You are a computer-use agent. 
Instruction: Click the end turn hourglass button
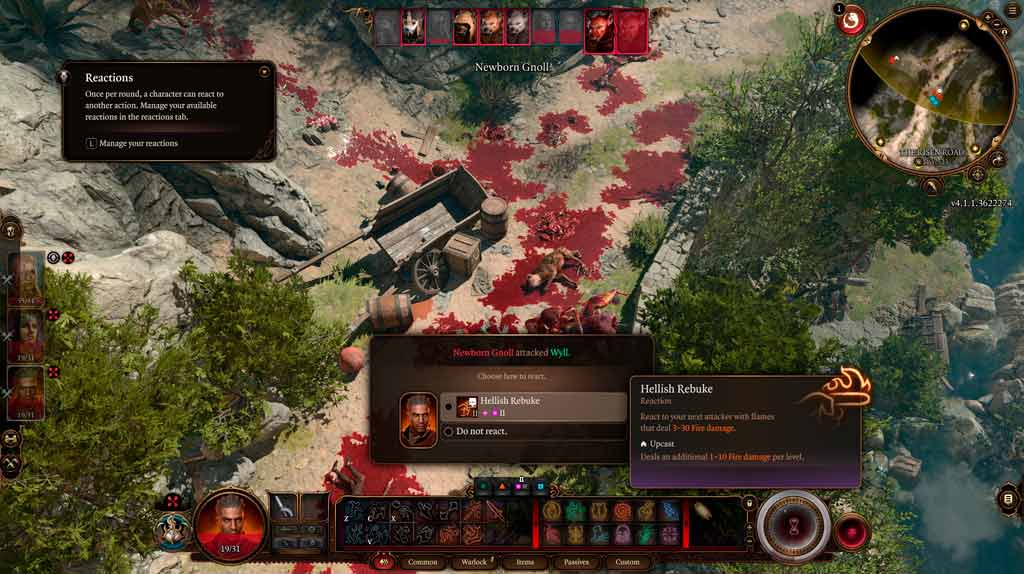pyautogui.click(x=793, y=525)
